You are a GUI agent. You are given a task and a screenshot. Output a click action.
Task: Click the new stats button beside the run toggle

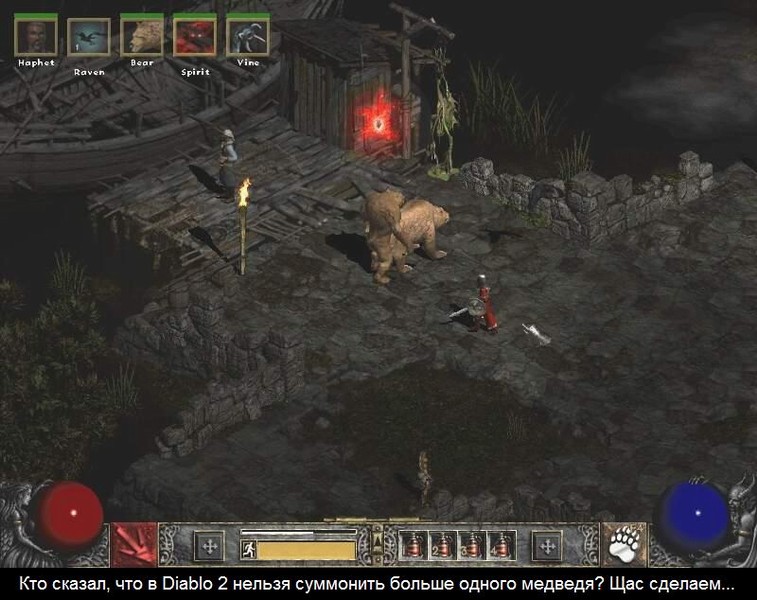[x=208, y=546]
